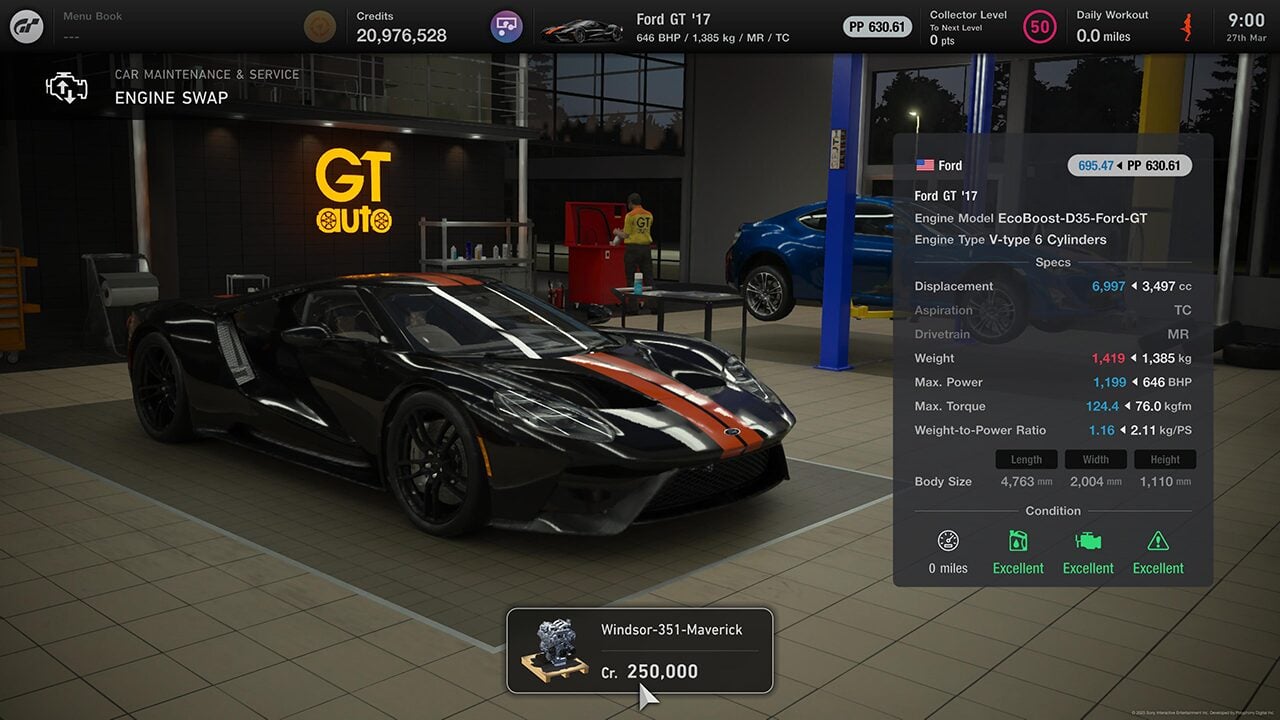The image size is (1280, 720).
Task: Open the Gran Turismo logo home menu
Action: tap(27, 26)
